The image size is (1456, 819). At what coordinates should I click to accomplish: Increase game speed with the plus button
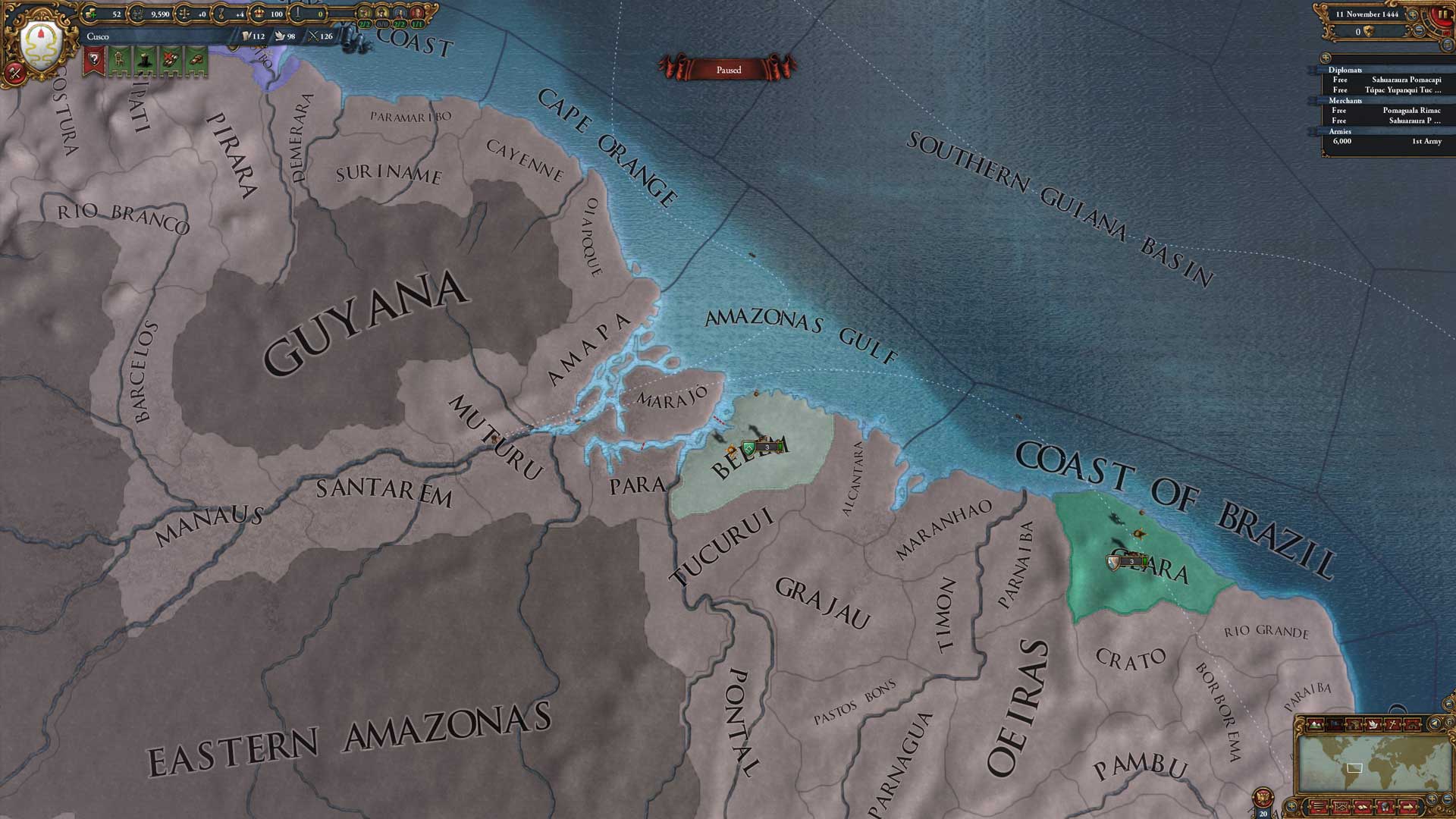(1413, 14)
